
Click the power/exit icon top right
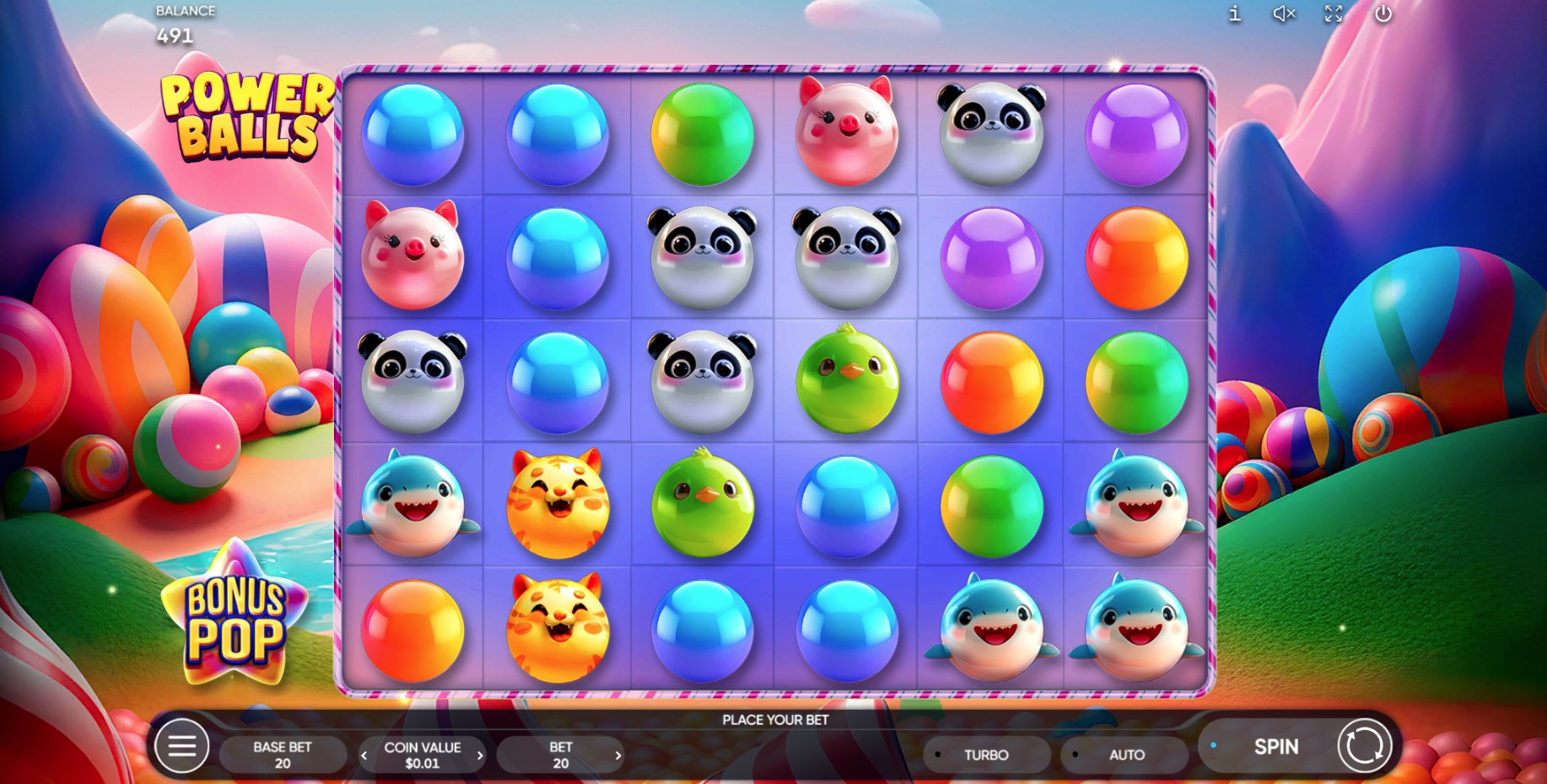(1383, 13)
